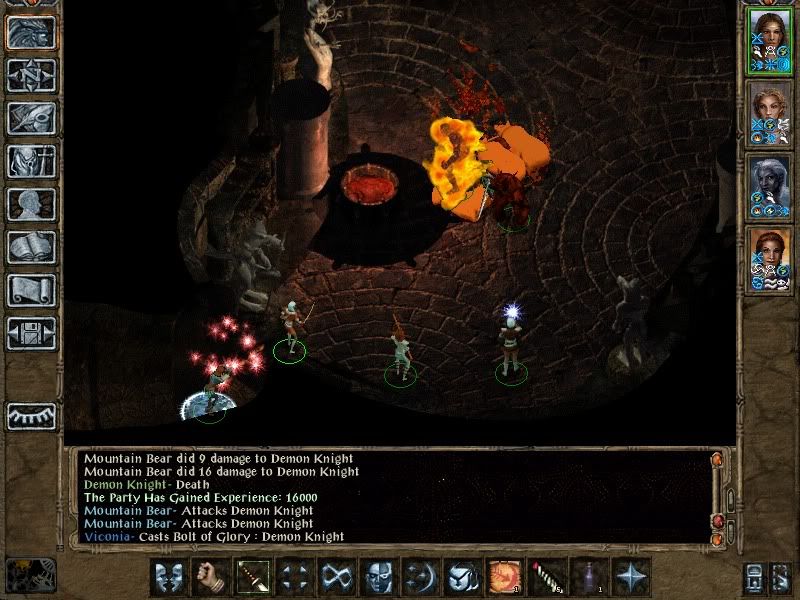Open the mage spellbook
The width and height of the screenshot is (800, 600).
(31, 248)
